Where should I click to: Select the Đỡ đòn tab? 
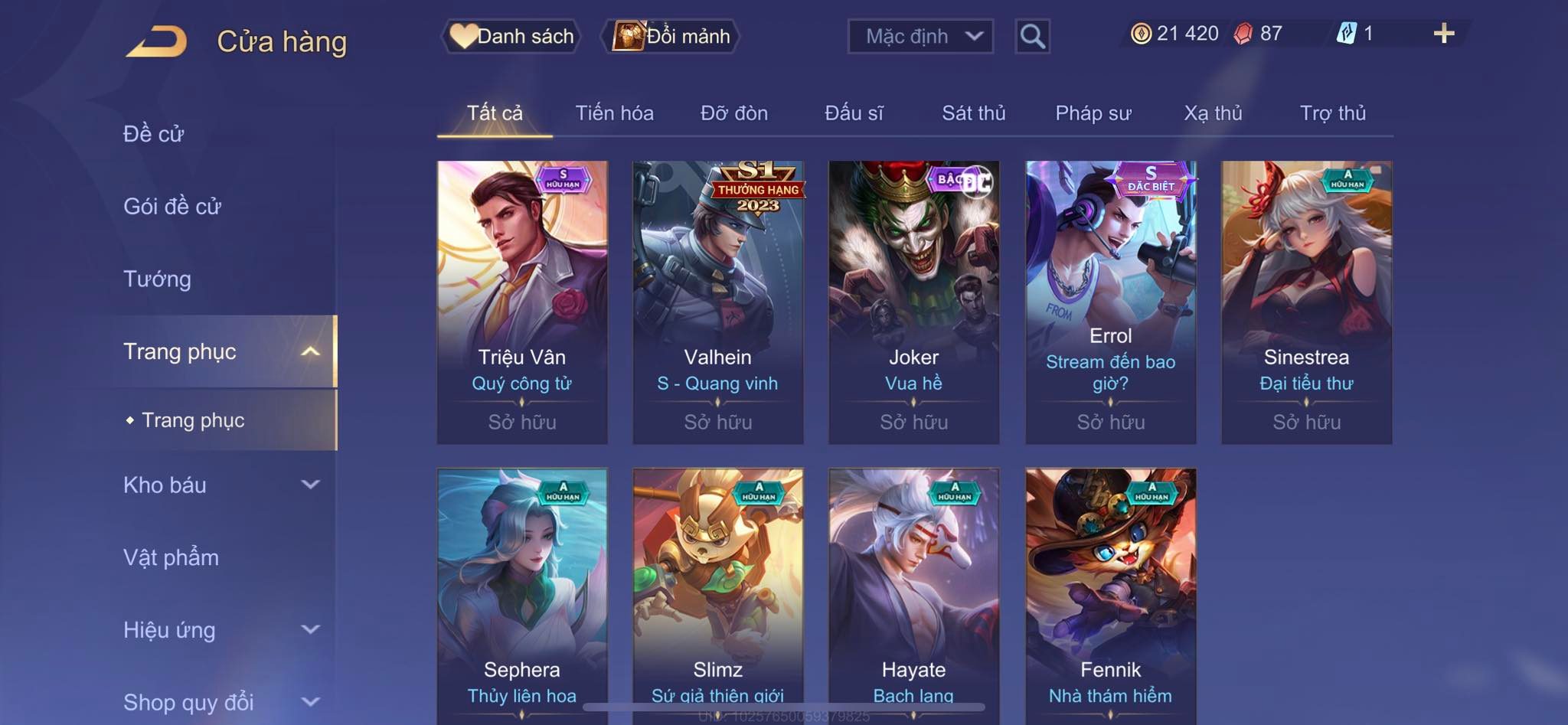click(x=733, y=113)
